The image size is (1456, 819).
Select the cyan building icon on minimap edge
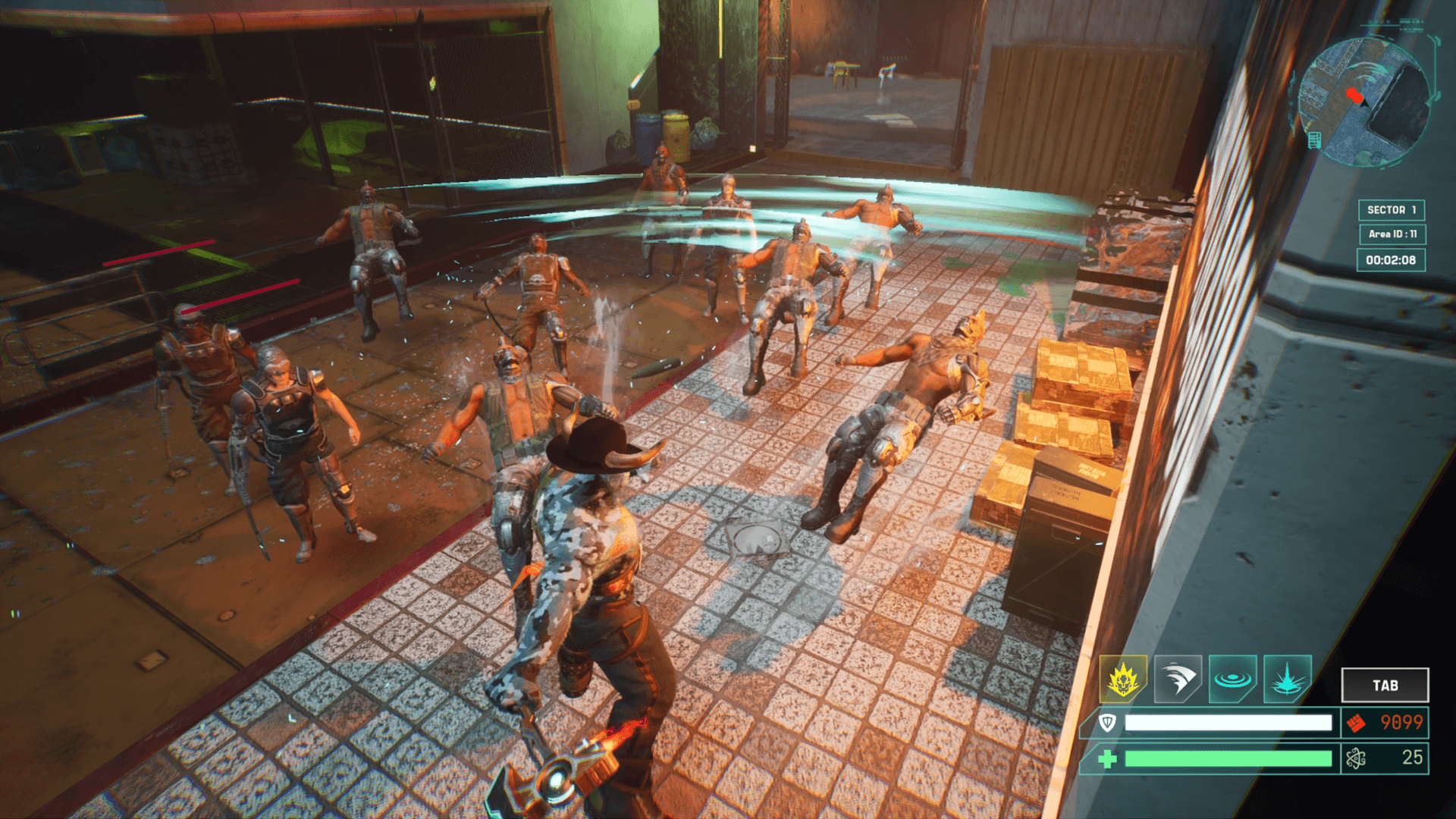tap(1315, 140)
